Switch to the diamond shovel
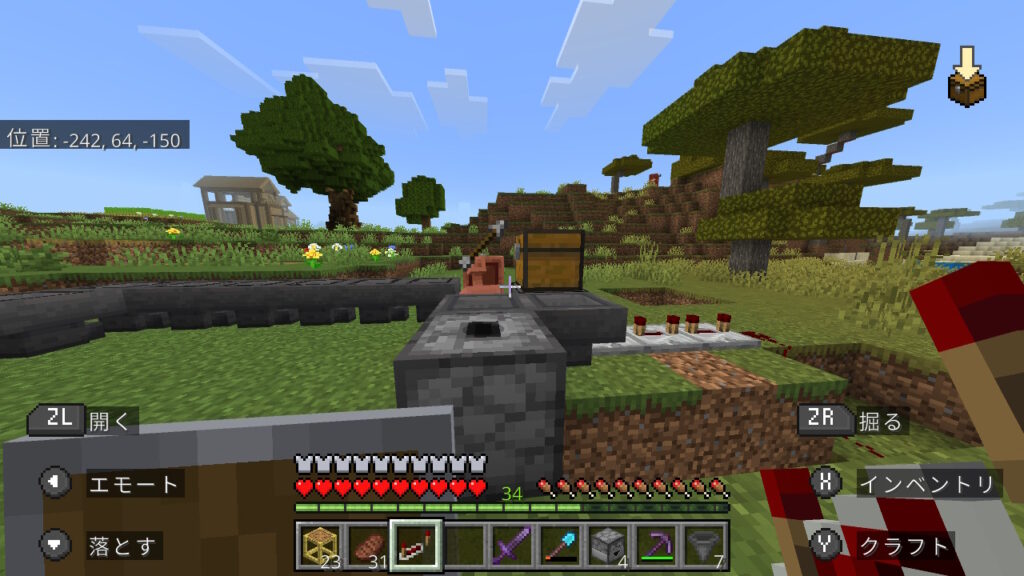 [x=559, y=545]
